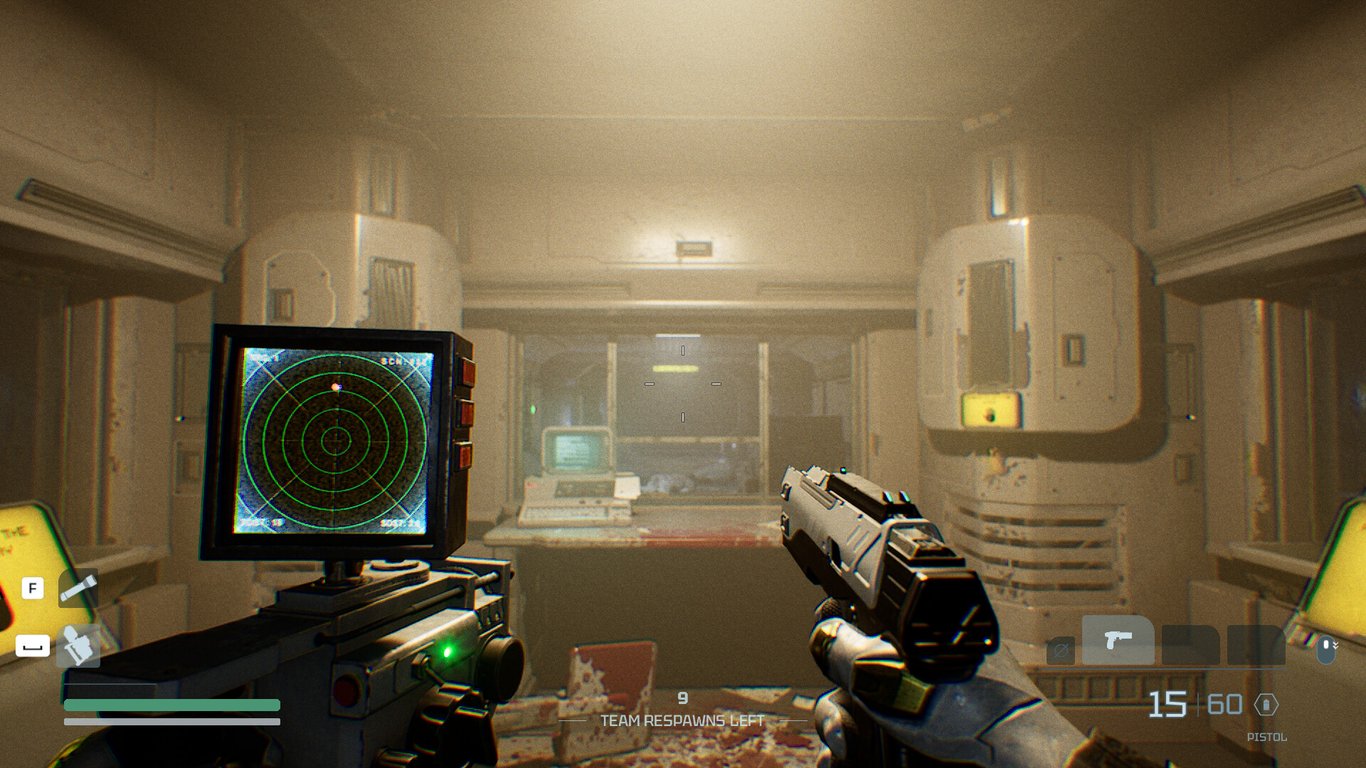1366x768 pixels.
Task: Click the ping gesture icon beside the spacebar prompt
Action: point(78,646)
